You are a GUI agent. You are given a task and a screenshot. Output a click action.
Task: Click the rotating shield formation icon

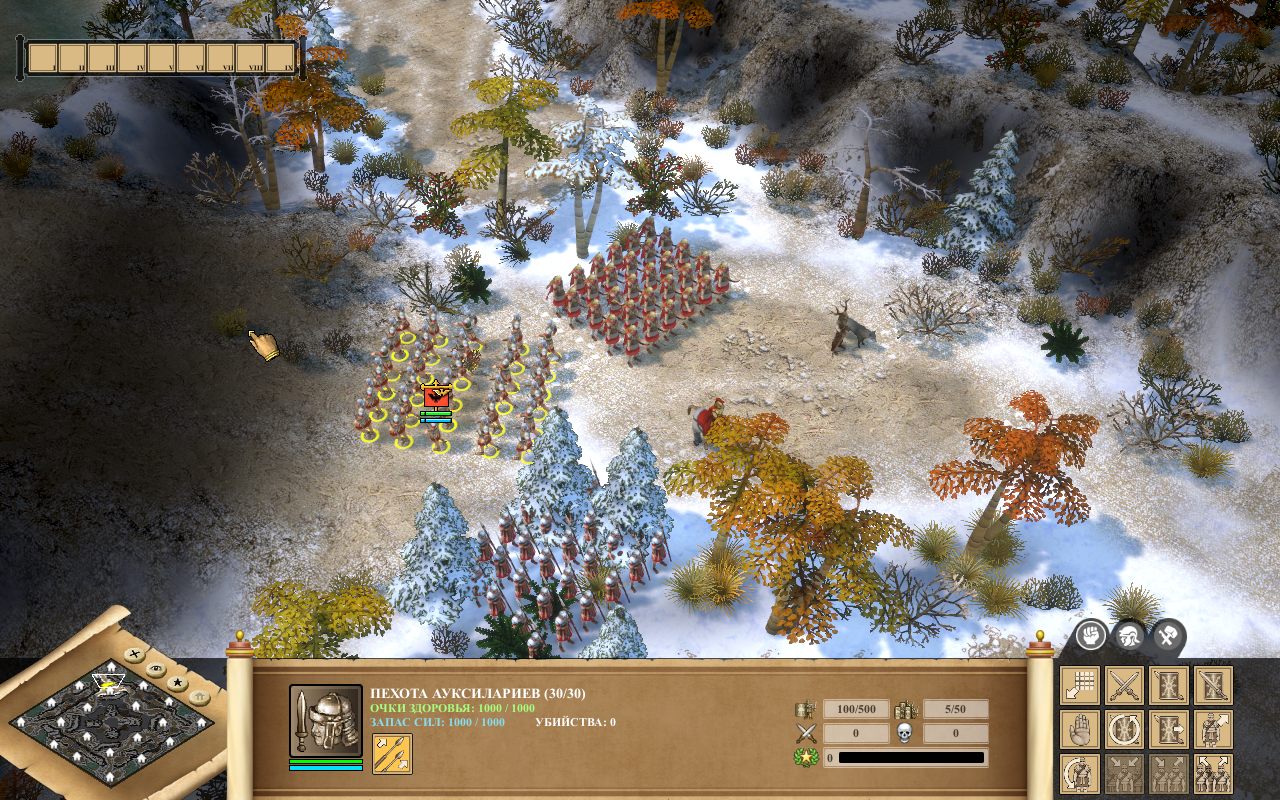point(1124,728)
